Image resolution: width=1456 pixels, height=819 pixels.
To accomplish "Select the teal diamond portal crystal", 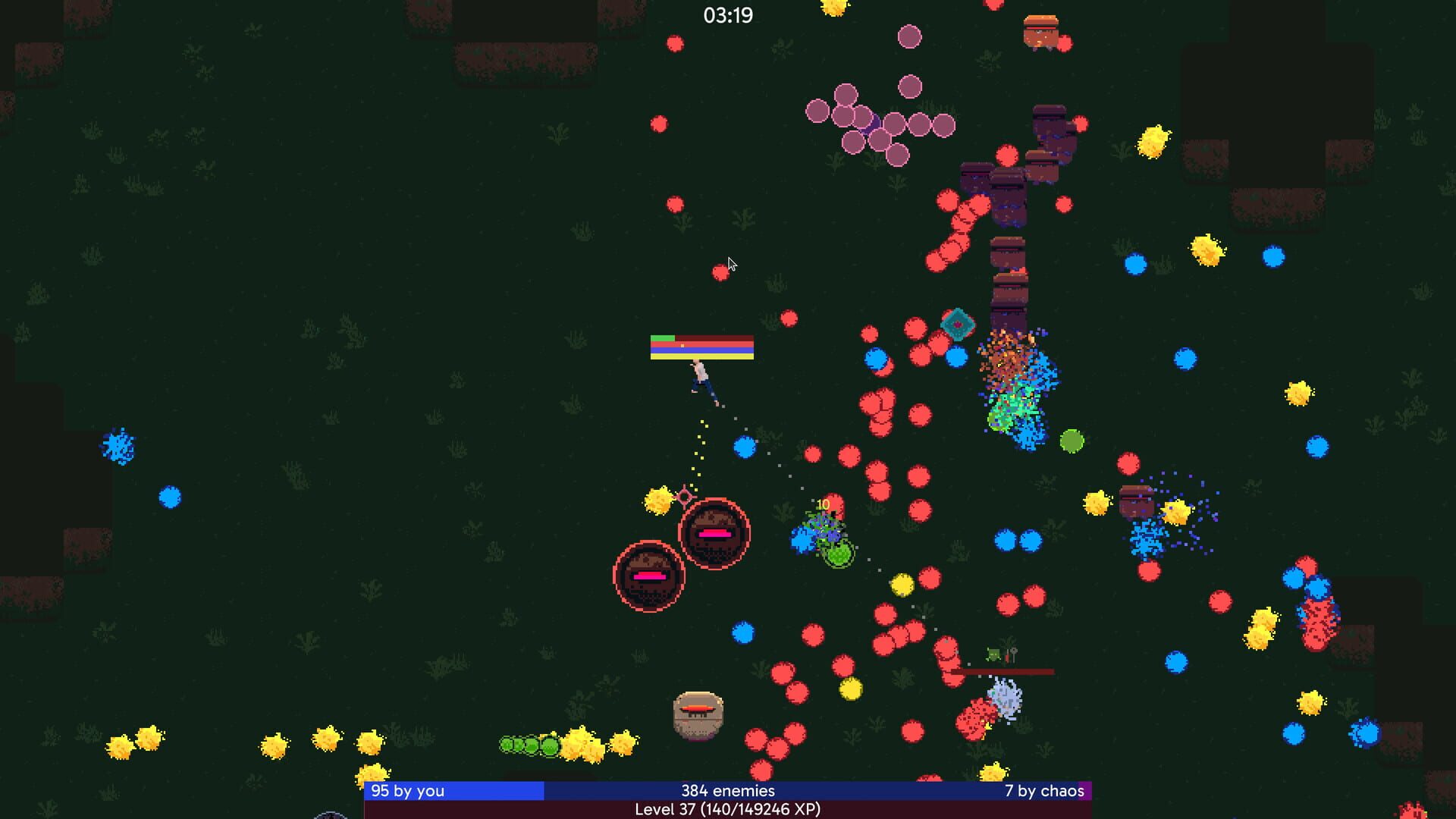I will tap(957, 325).
